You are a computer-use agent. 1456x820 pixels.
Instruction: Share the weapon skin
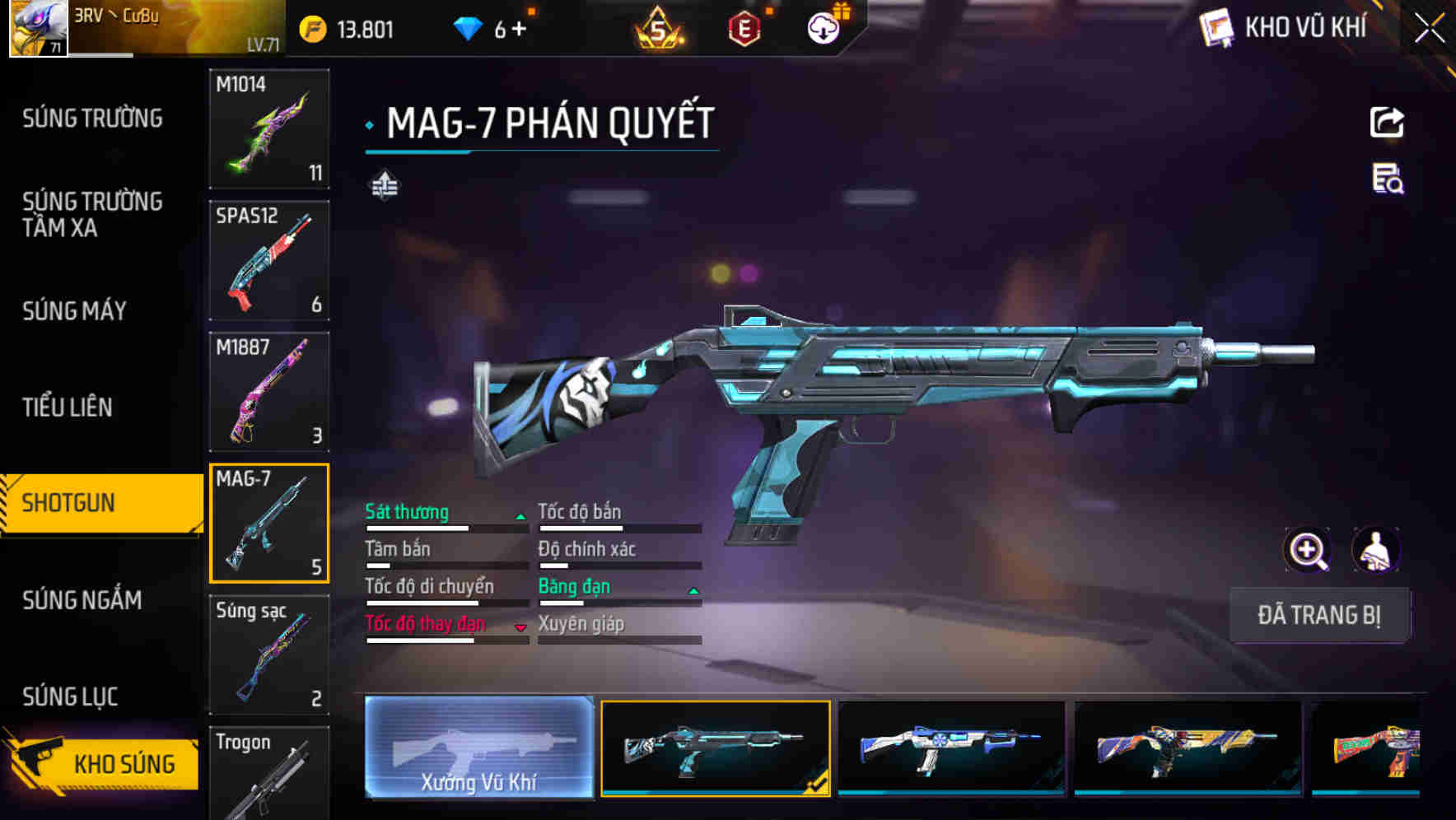tap(1387, 123)
